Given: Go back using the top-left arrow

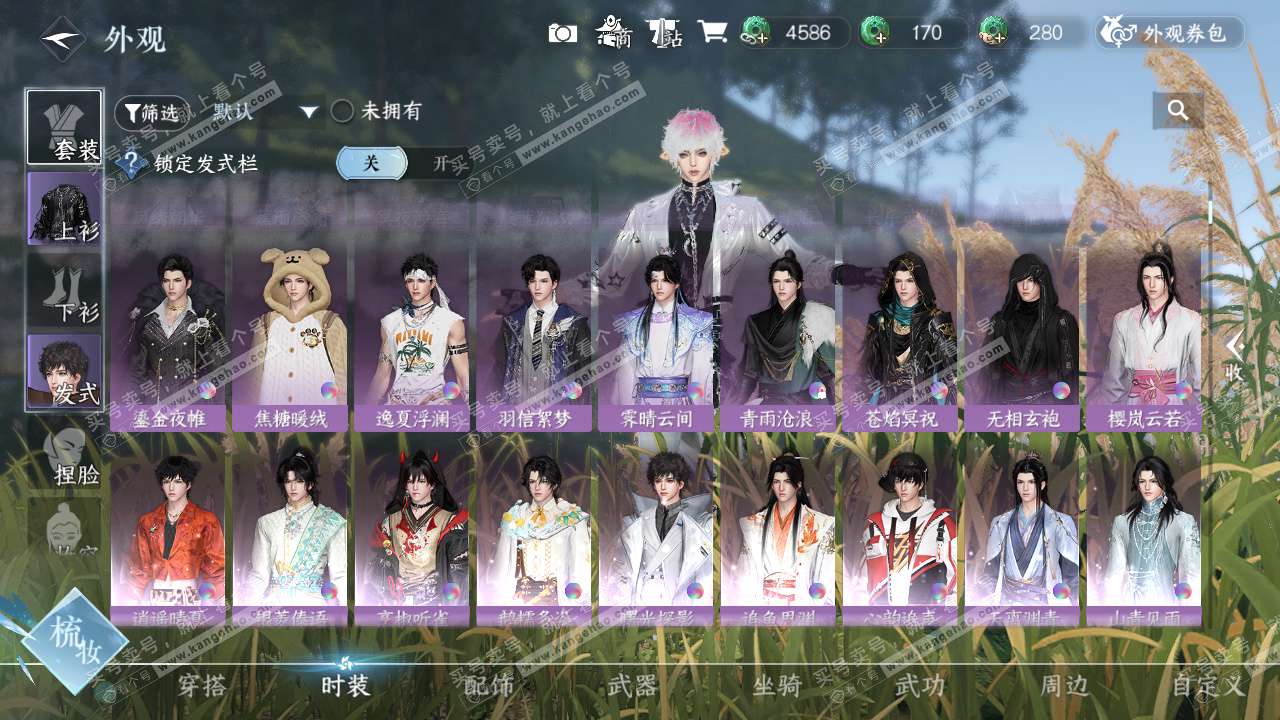Looking at the screenshot, I should (62, 40).
